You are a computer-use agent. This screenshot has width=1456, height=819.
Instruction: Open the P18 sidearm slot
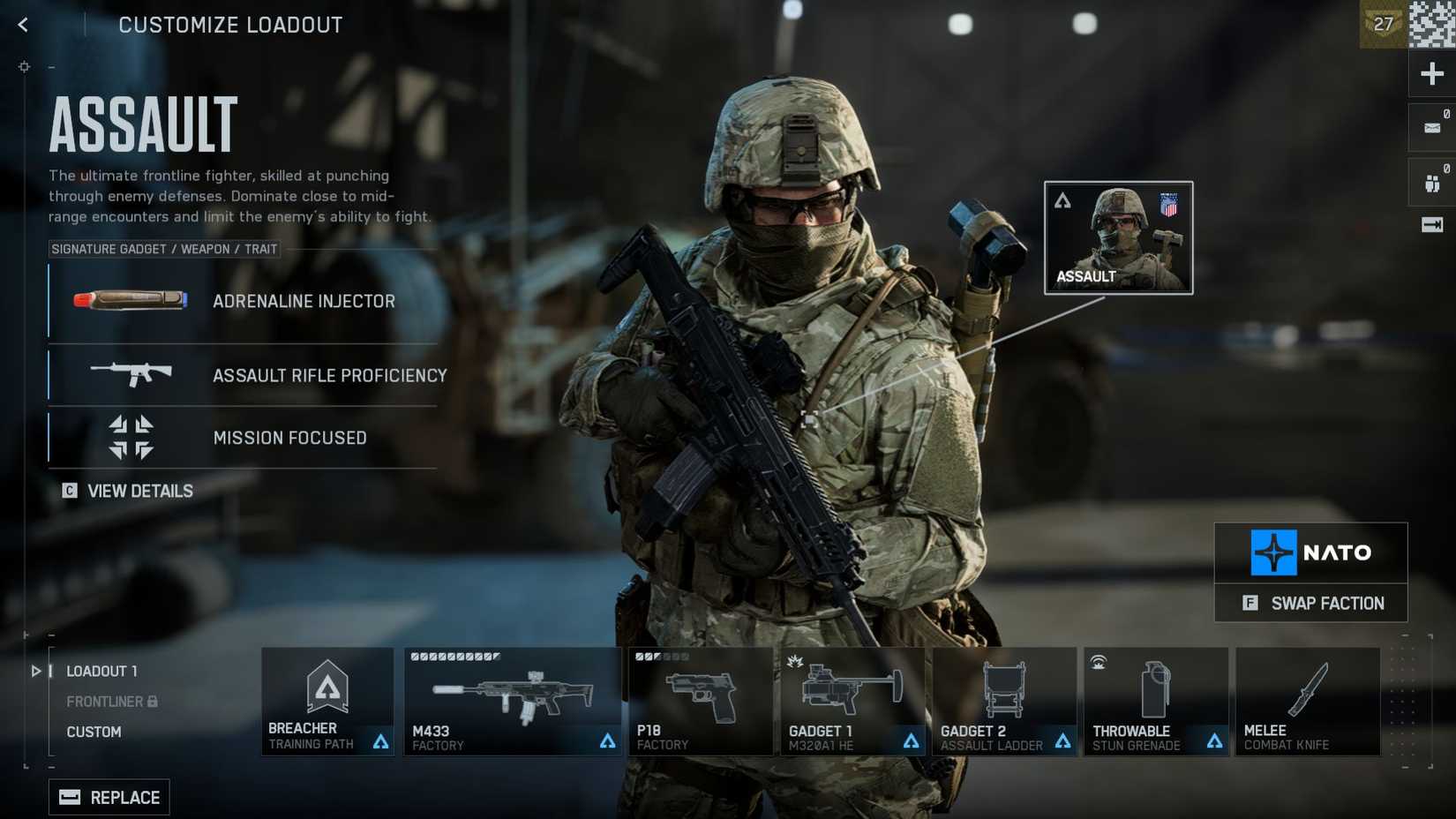(x=701, y=702)
